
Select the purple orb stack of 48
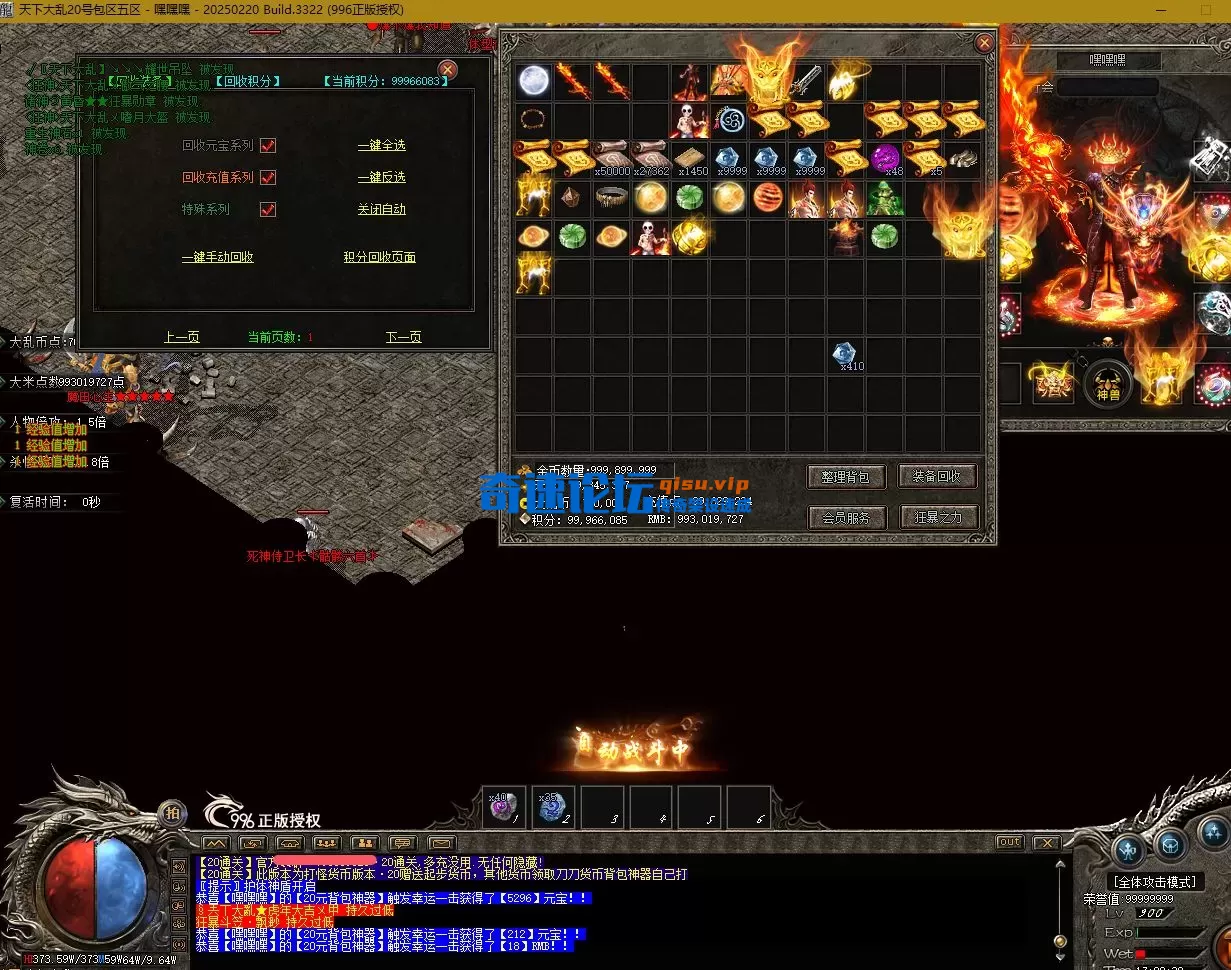885,159
